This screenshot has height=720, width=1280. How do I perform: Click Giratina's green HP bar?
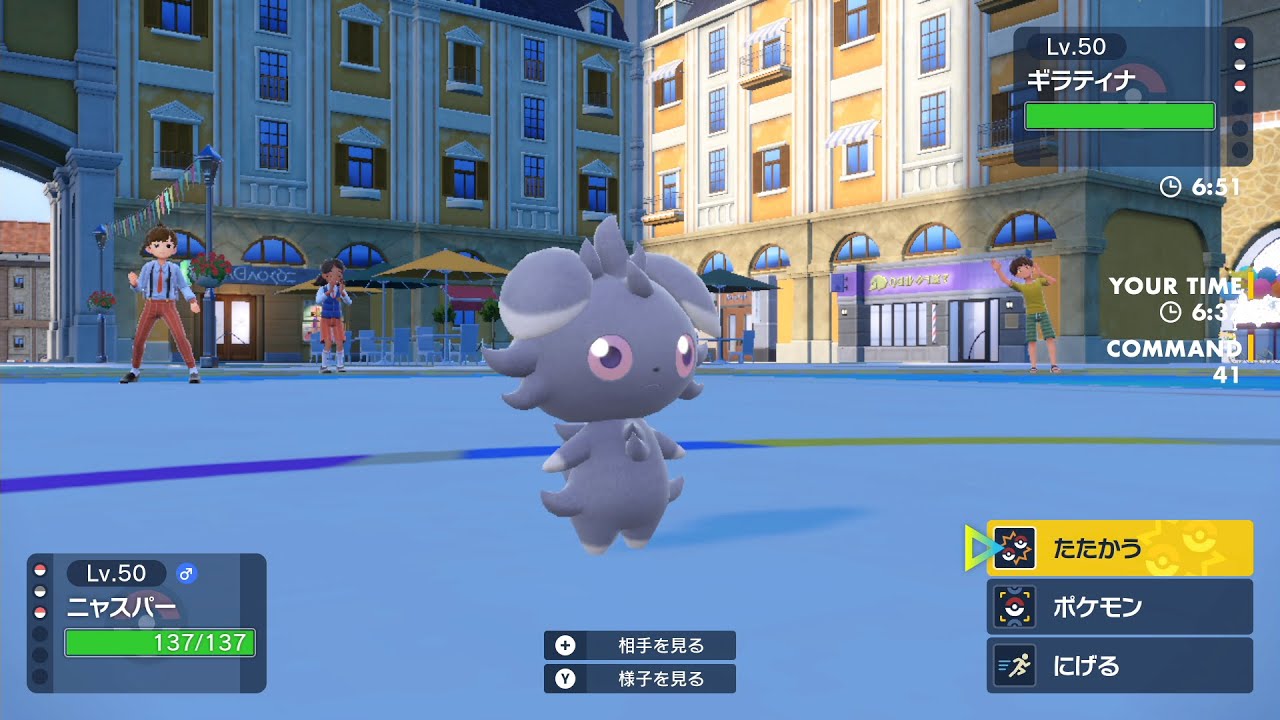(1119, 116)
